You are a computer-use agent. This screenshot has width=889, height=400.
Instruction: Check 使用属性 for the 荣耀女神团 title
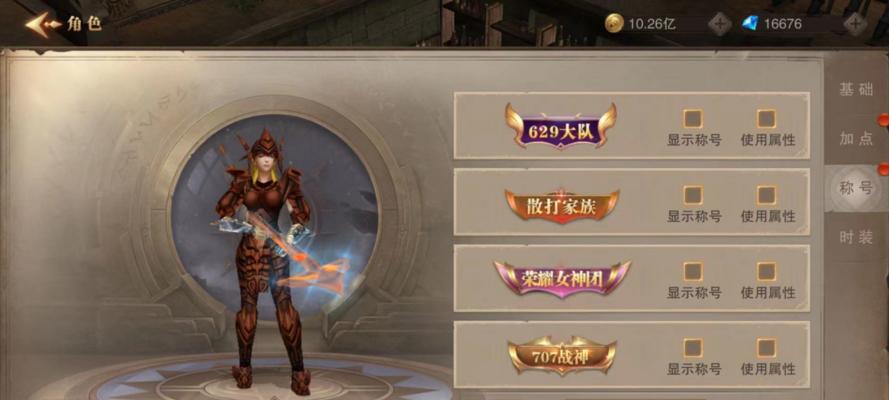[x=767, y=271]
